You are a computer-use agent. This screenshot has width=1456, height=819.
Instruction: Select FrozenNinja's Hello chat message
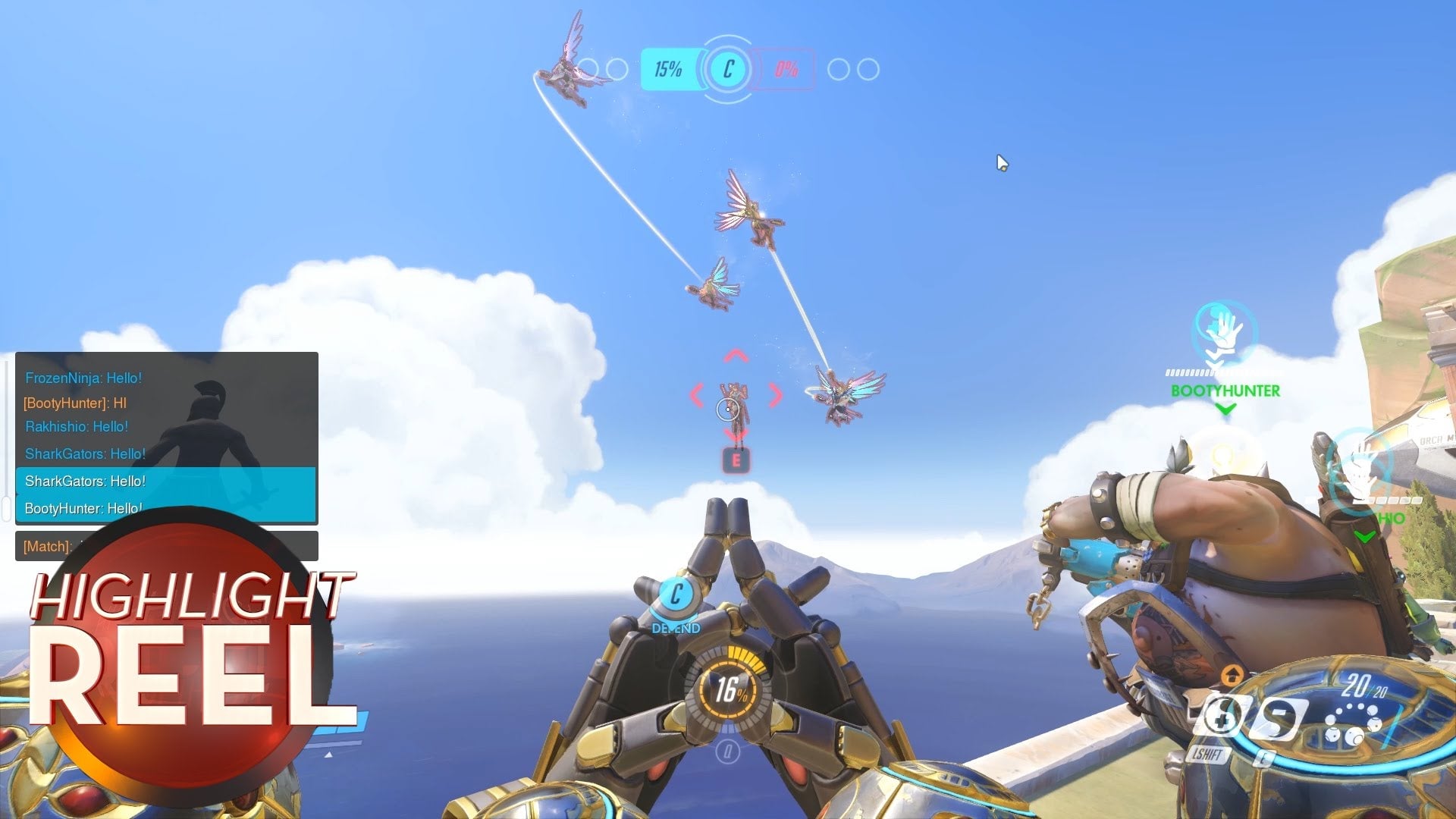pyautogui.click(x=83, y=378)
